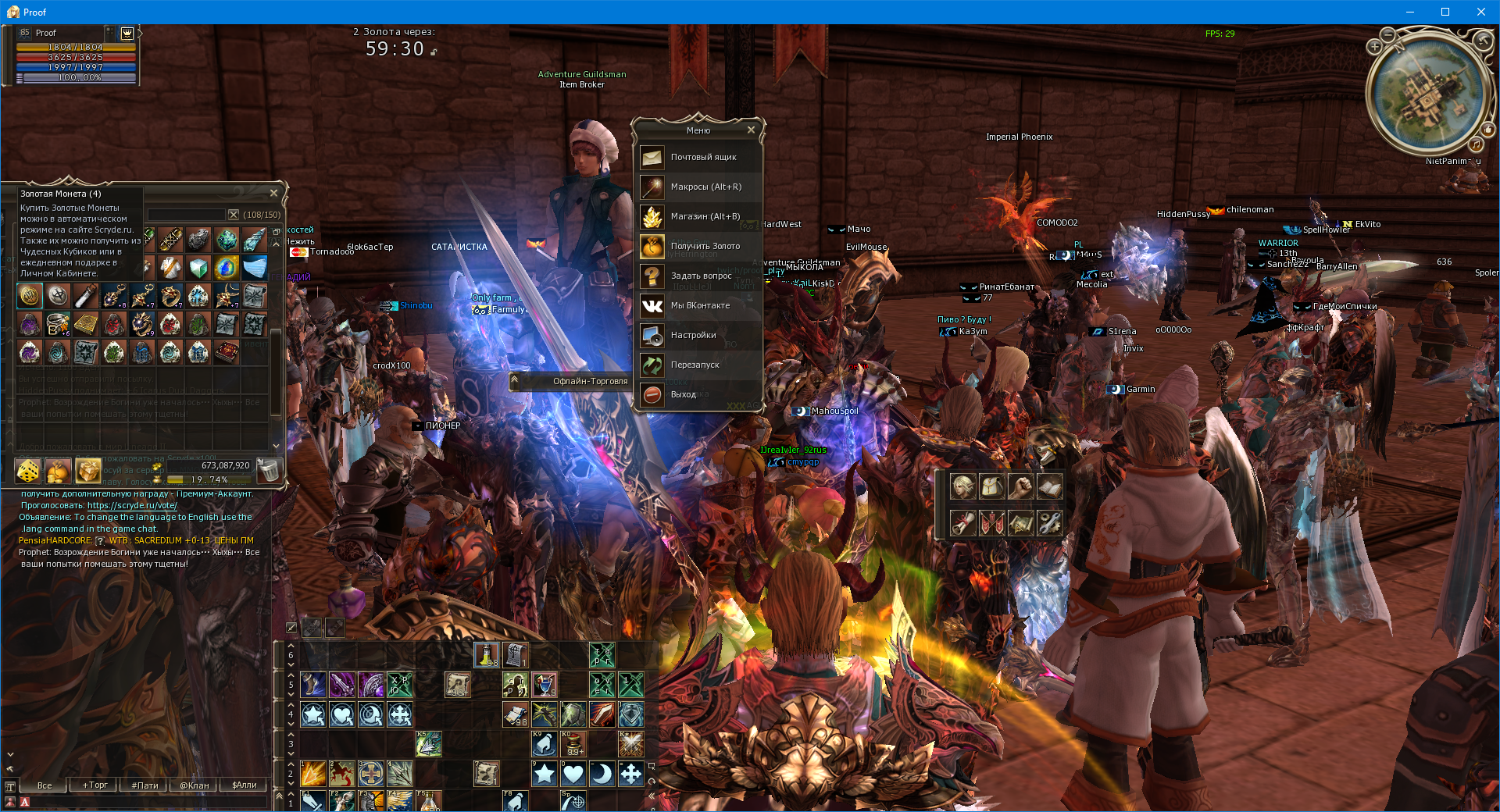Open Почтовый ящик mailbox entry
This screenshot has height=812, width=1500.
tap(699, 157)
